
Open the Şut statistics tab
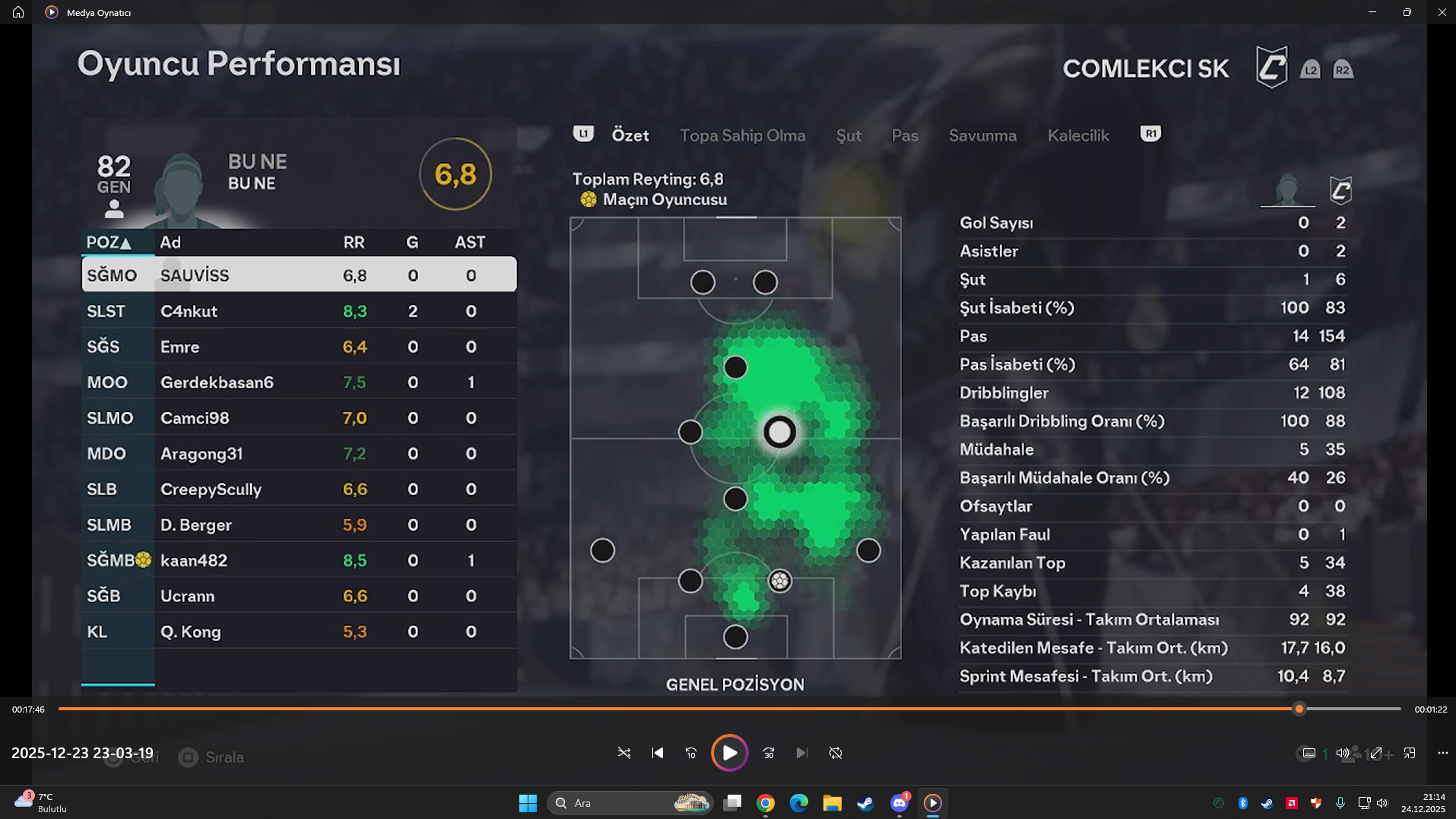pyautogui.click(x=849, y=135)
